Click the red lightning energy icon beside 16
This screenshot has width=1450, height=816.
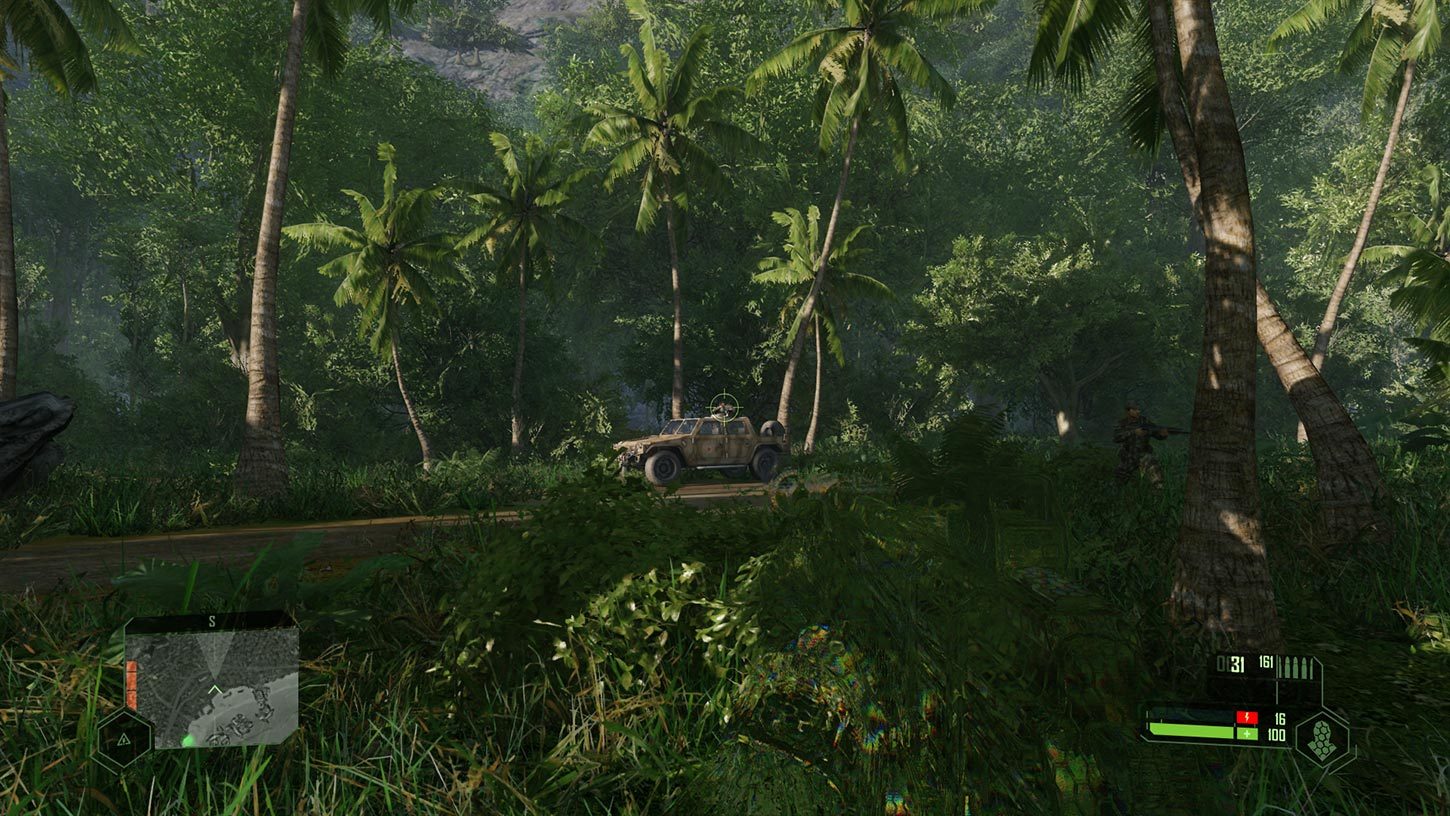[x=1247, y=717]
